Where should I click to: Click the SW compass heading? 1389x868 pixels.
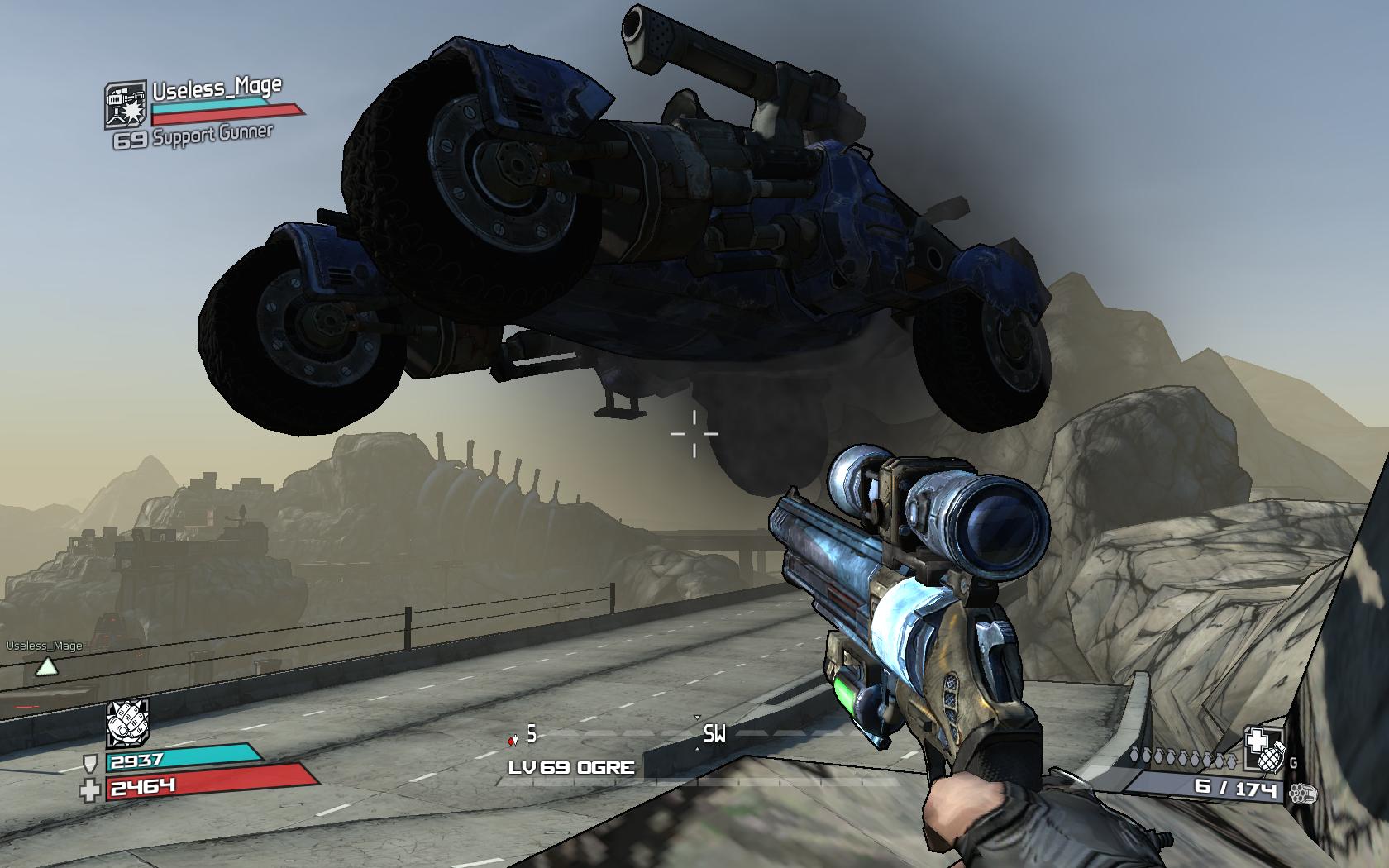pyautogui.click(x=714, y=734)
